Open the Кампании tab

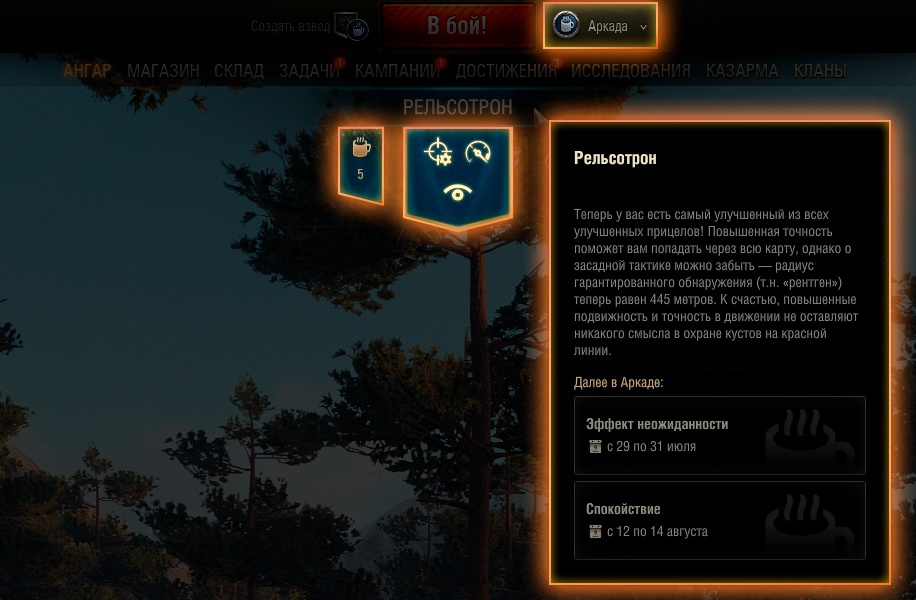[x=397, y=71]
